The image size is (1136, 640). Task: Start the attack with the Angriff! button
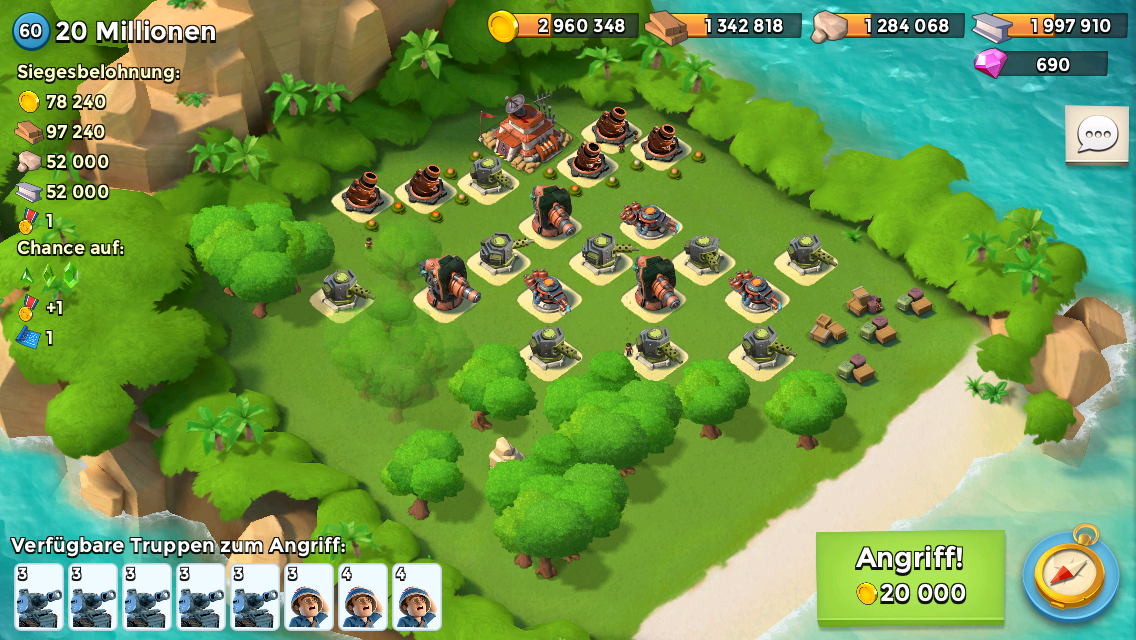[910, 576]
